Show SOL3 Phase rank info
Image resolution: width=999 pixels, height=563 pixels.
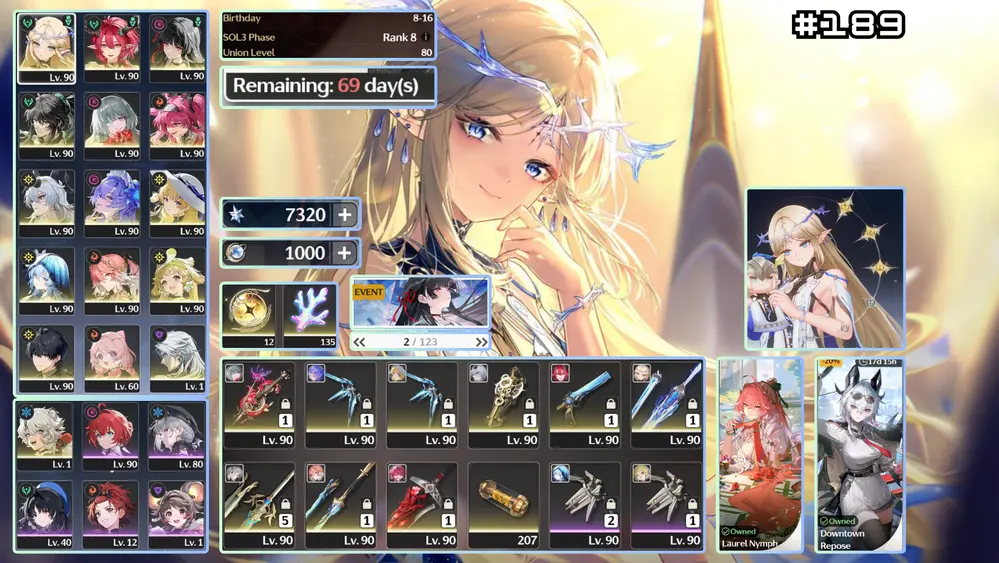pos(426,37)
